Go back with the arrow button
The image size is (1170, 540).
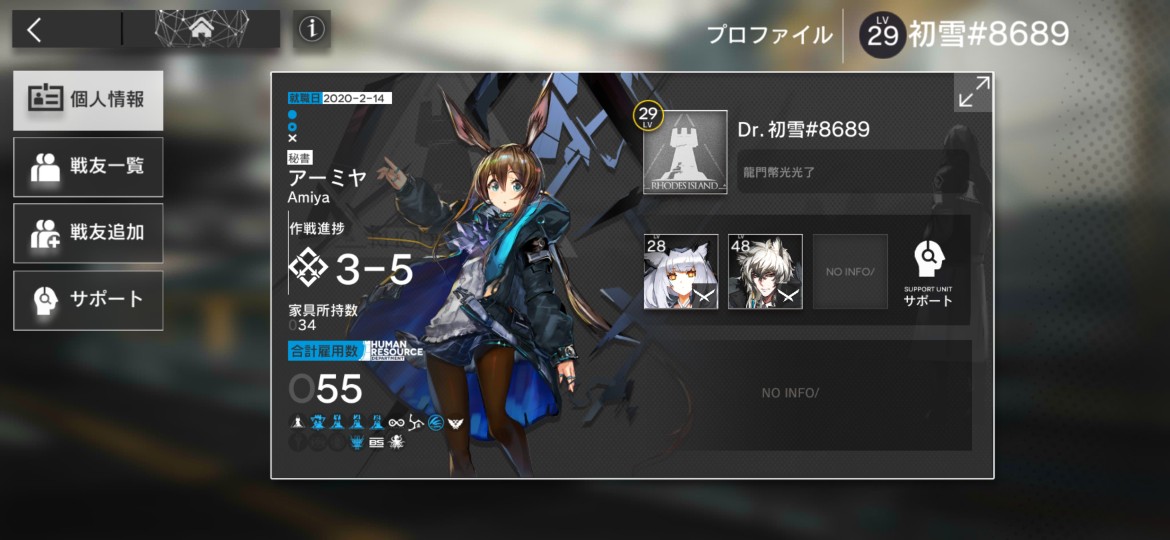[x=35, y=30]
